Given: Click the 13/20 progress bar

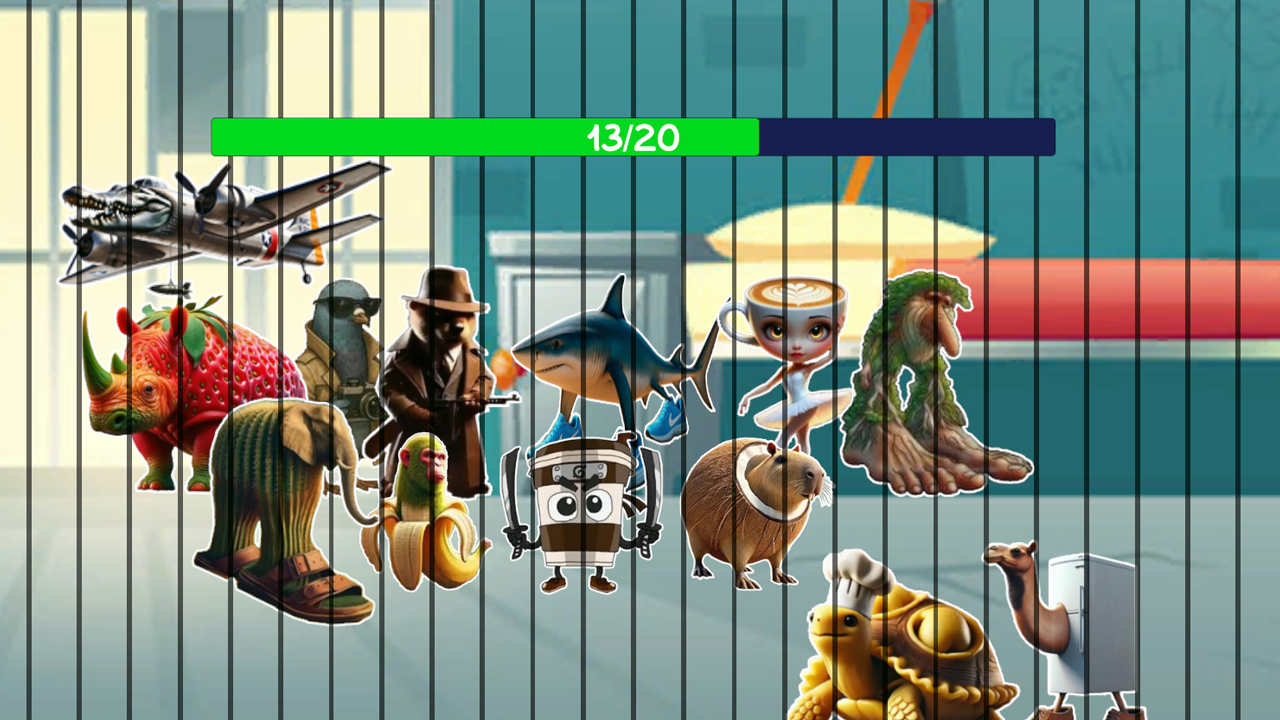Looking at the screenshot, I should tap(480, 137).
